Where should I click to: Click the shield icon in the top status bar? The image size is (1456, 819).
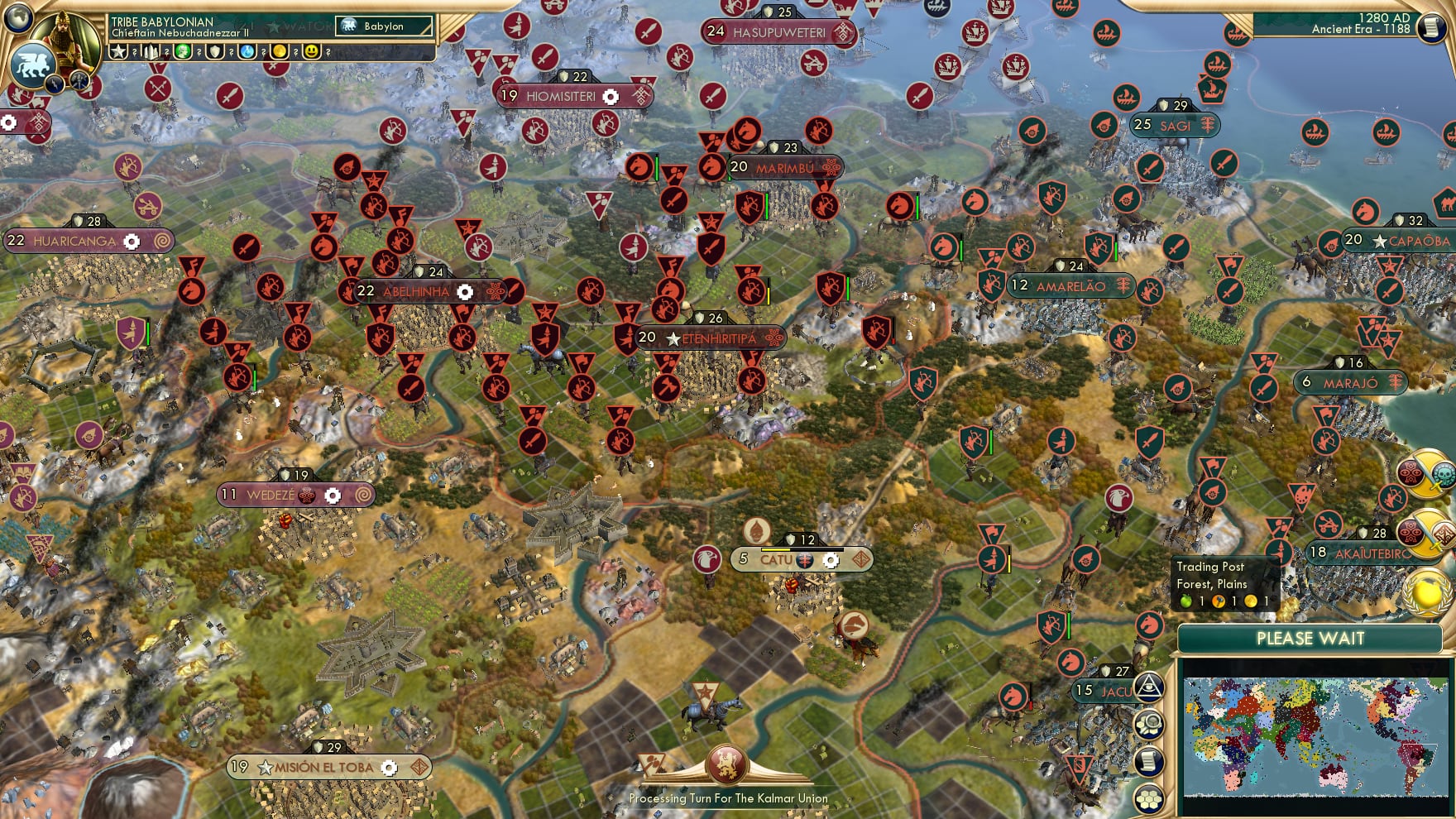(214, 51)
